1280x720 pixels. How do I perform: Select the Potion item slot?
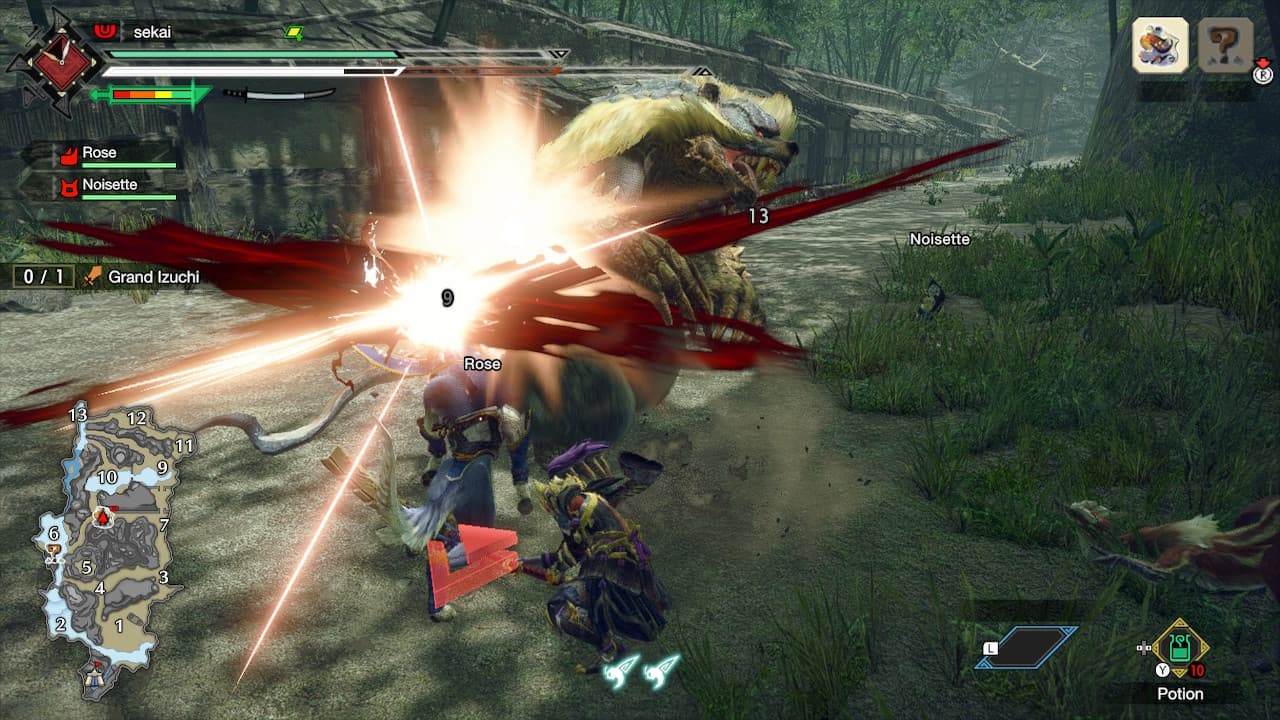[x=1180, y=648]
